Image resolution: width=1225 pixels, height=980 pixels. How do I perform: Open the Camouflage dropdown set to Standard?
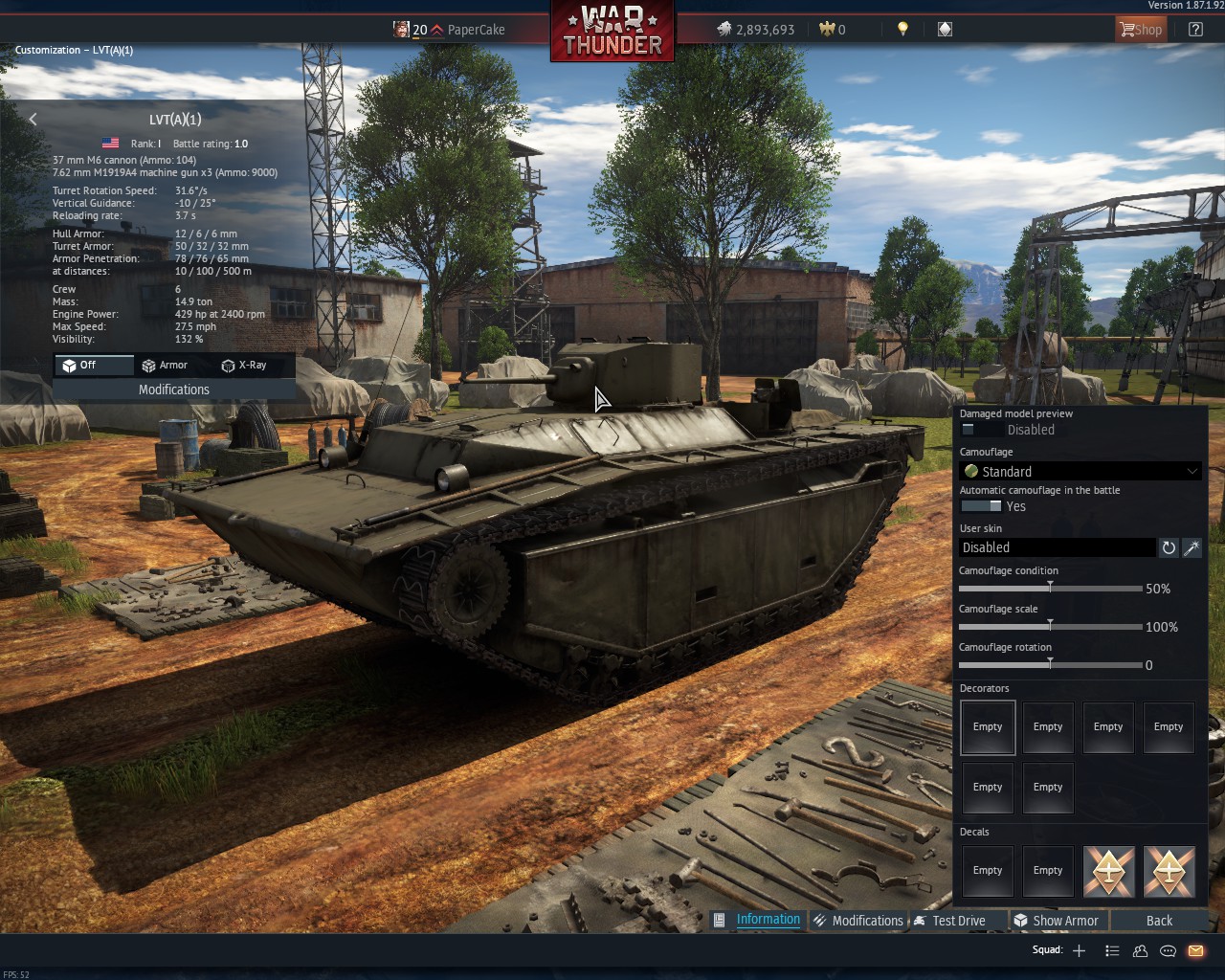pos(1080,471)
